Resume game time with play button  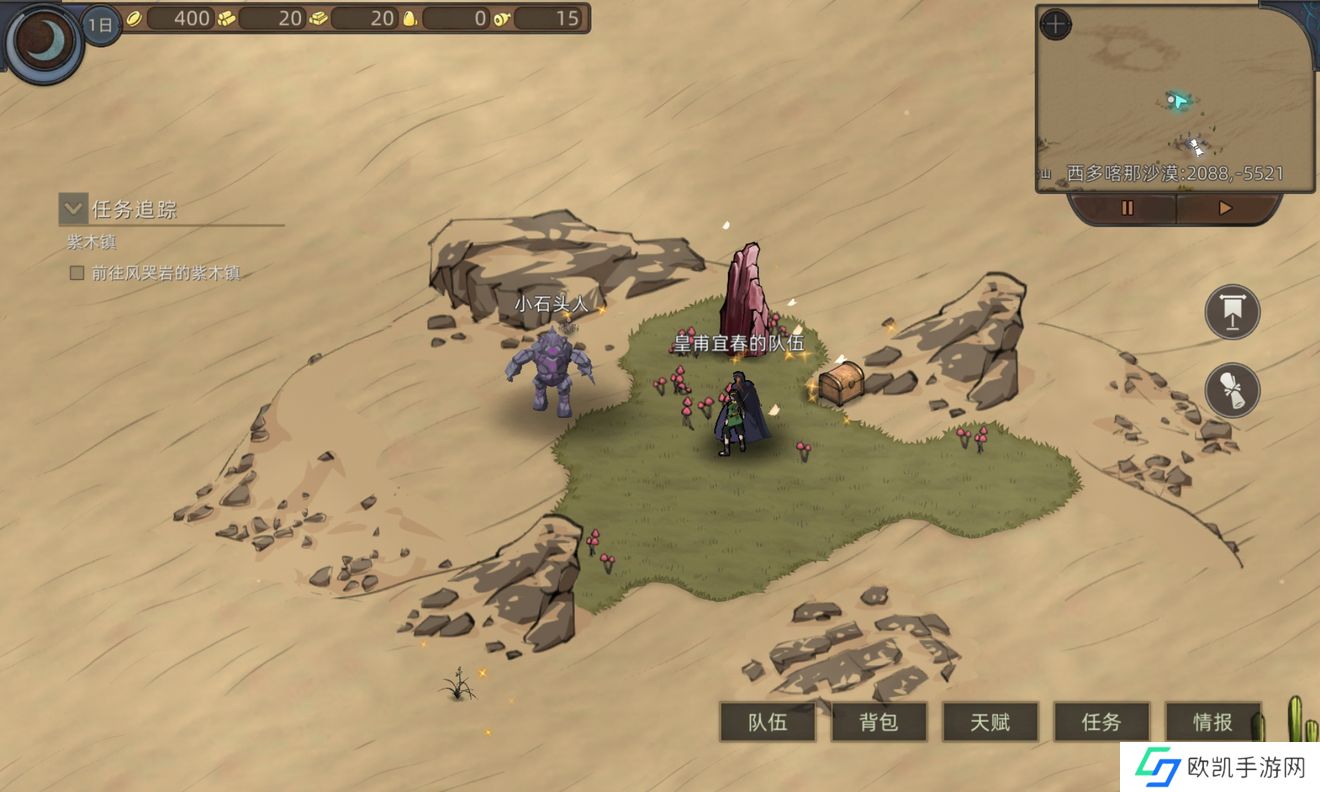(1225, 208)
